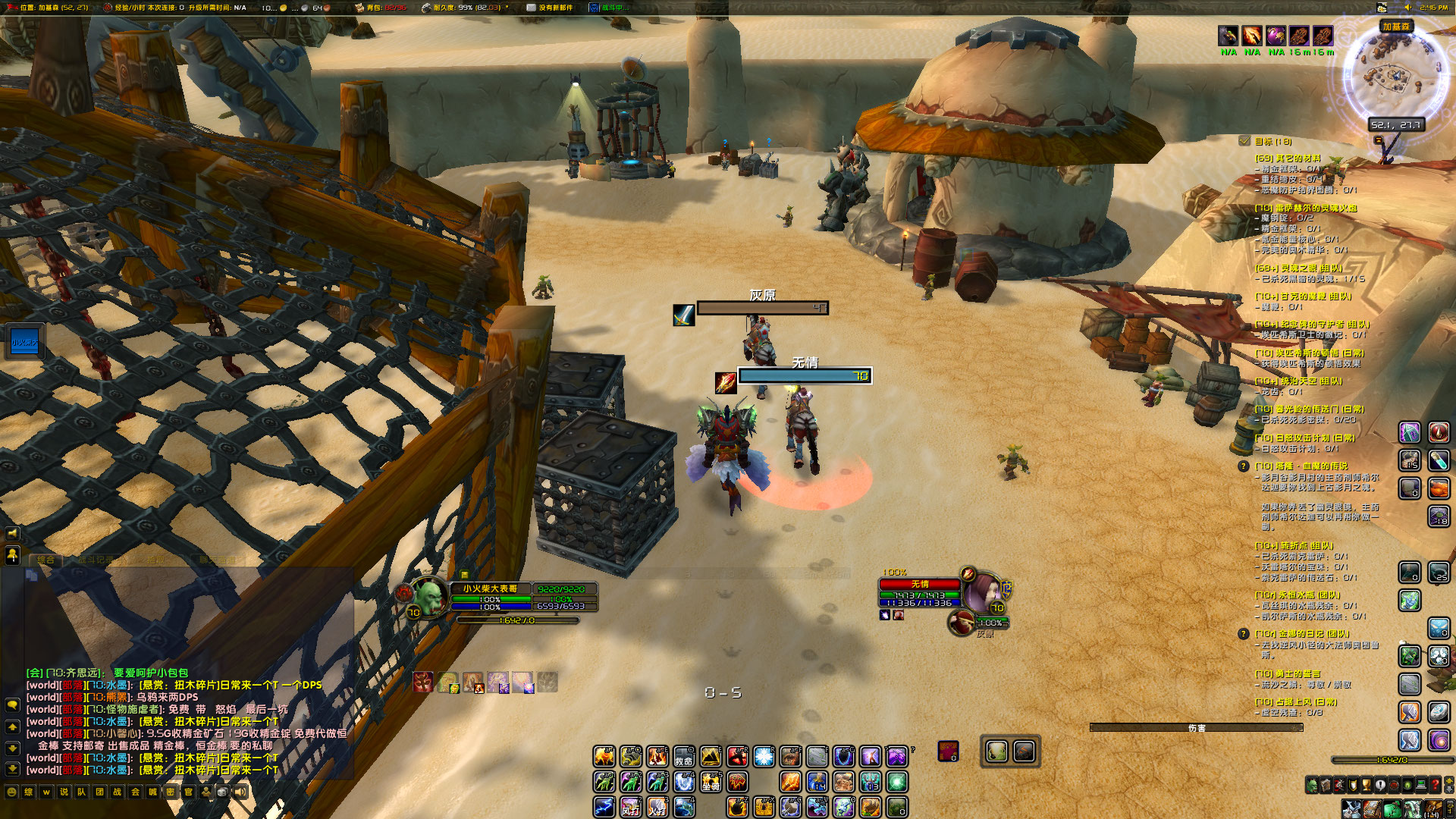Click the dice roll icon beside chat buttons
The width and height of the screenshot is (1456, 819).
point(222,792)
